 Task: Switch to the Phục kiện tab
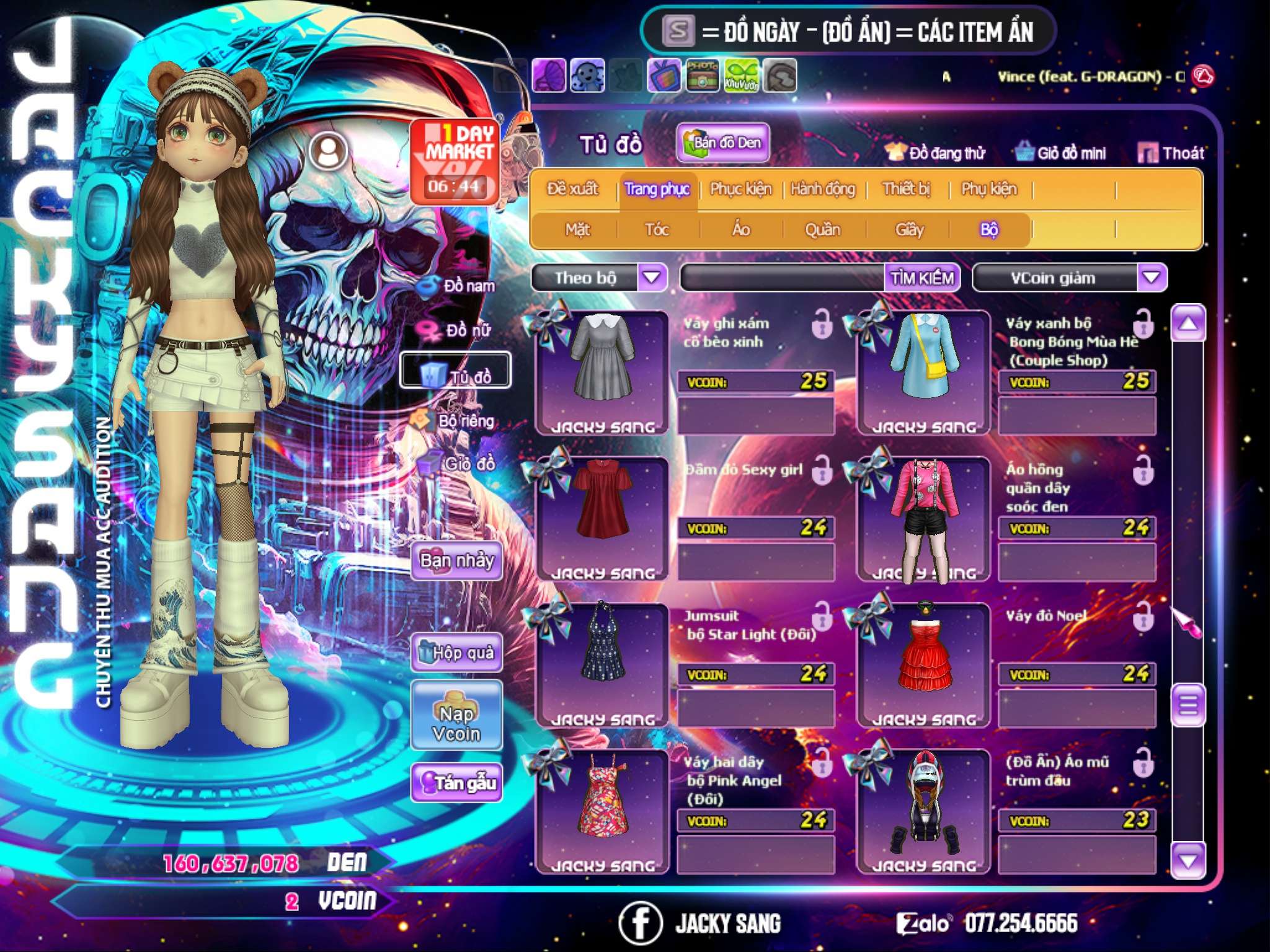click(740, 189)
